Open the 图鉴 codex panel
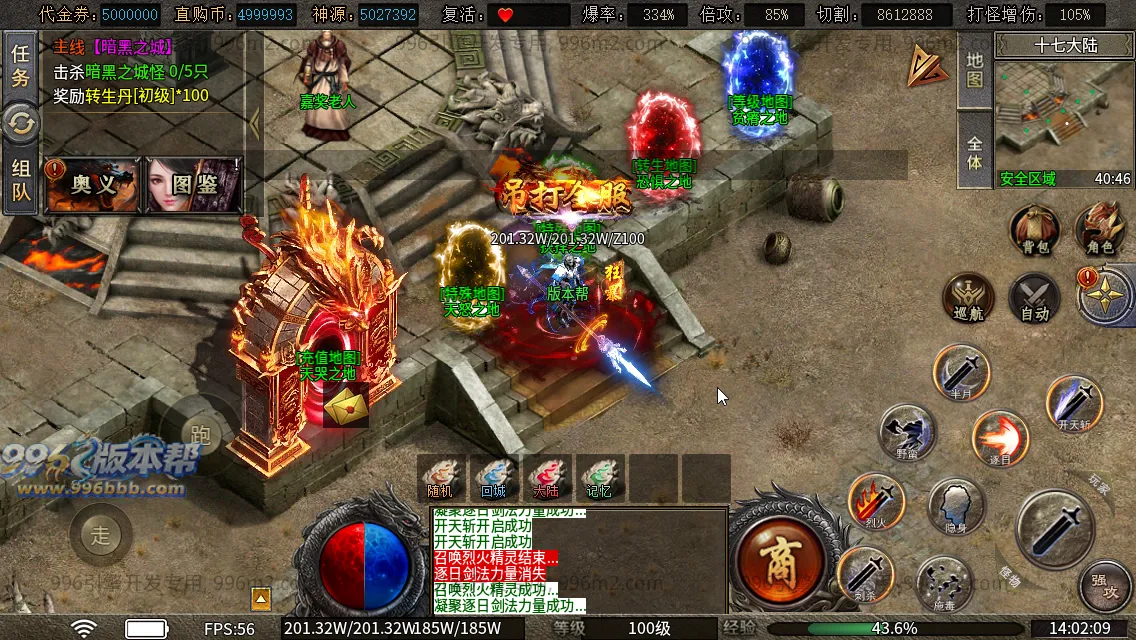Viewport: 1136px width, 640px height. [194, 185]
